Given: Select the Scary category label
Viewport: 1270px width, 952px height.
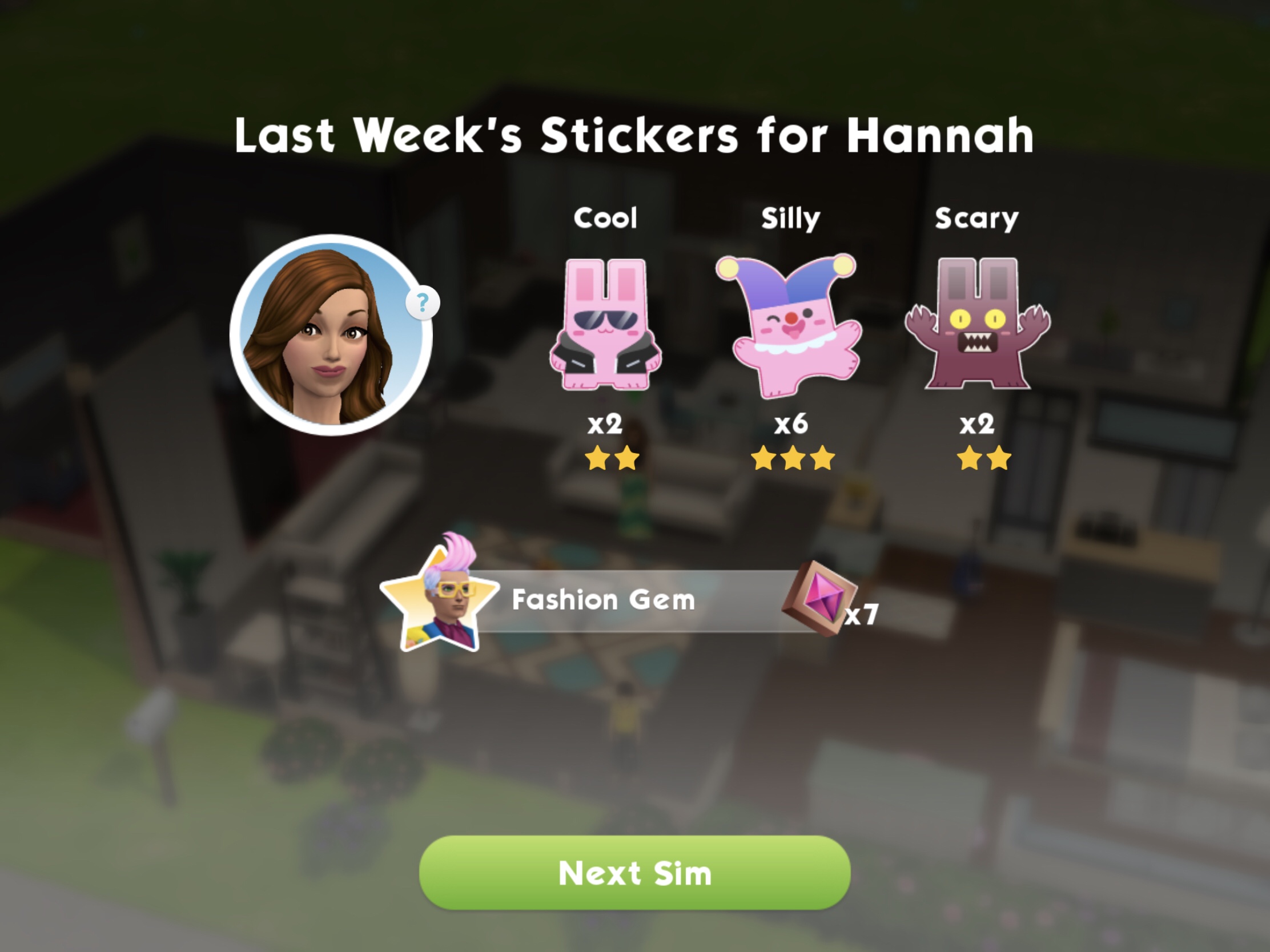Looking at the screenshot, I should [976, 218].
